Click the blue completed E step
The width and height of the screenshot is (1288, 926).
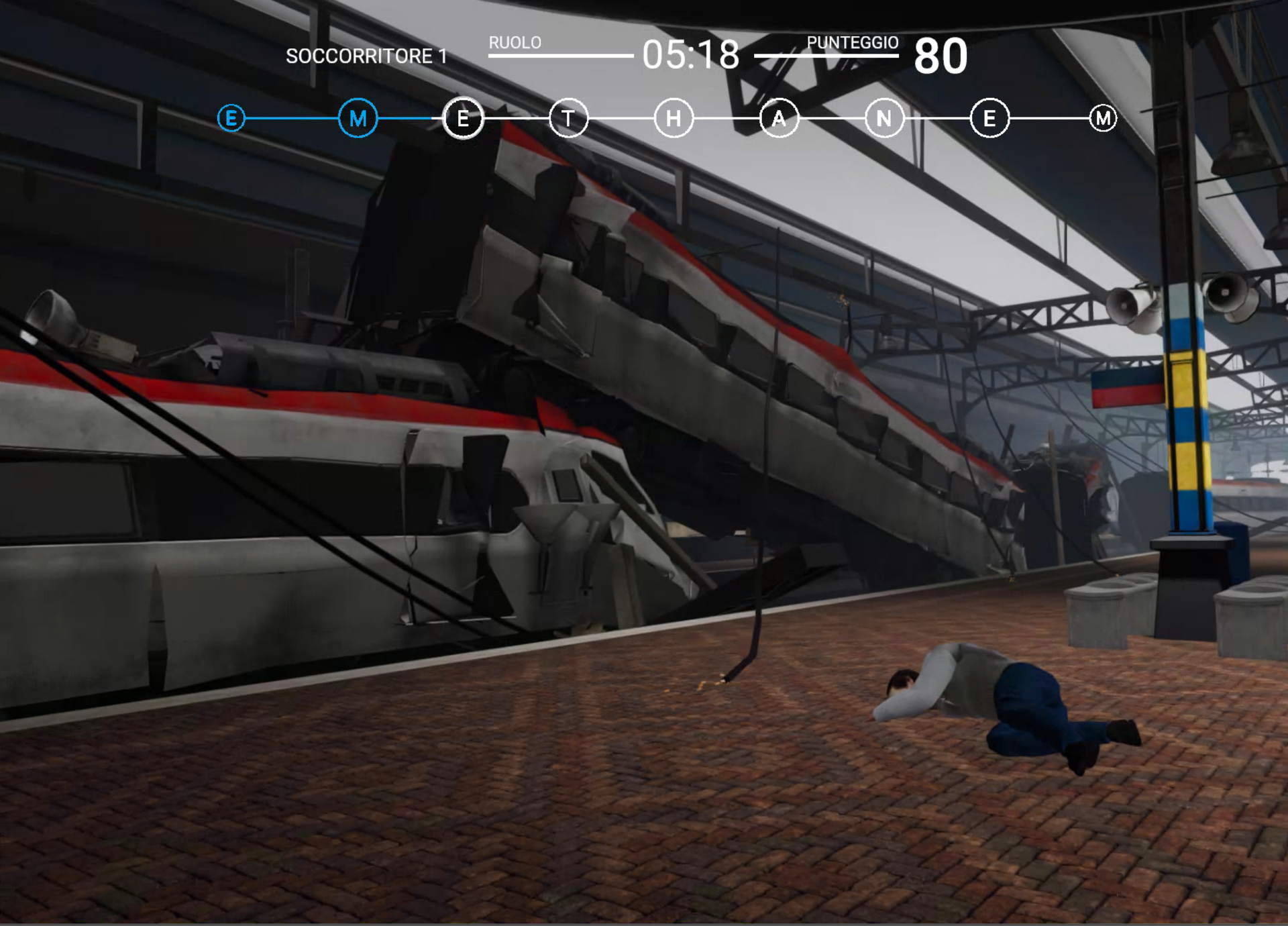231,119
